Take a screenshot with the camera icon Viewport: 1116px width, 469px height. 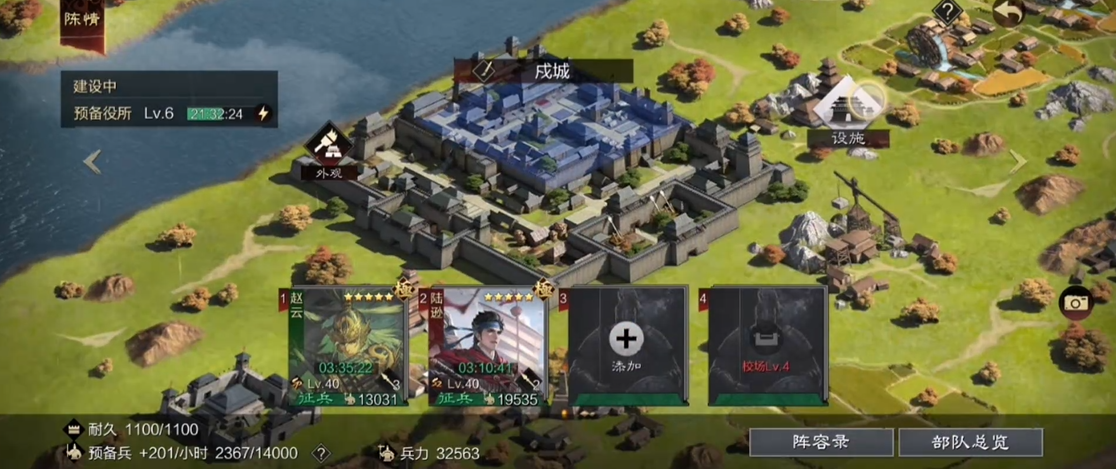[x=1075, y=302]
